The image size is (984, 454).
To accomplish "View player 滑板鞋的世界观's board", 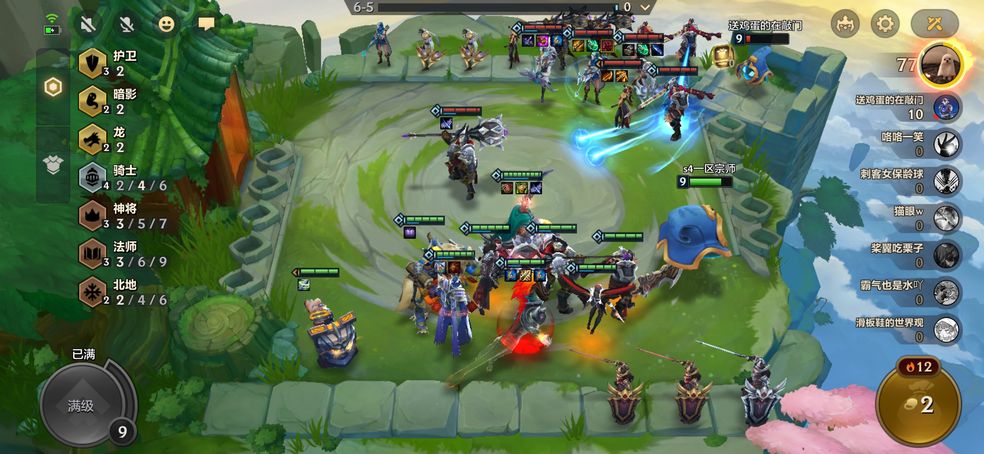I will [x=946, y=329].
